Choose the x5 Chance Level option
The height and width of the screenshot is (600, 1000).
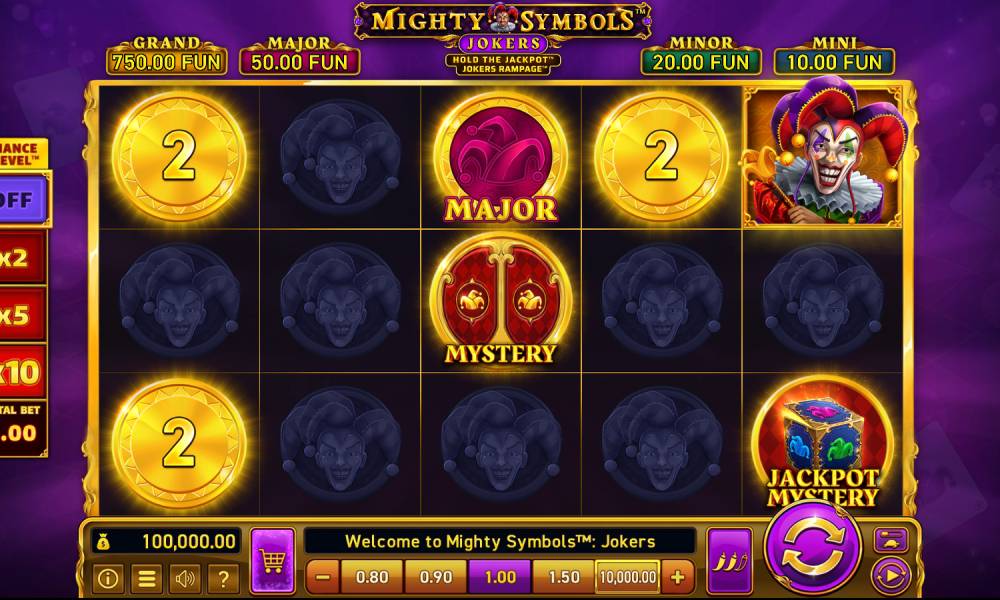point(20,315)
